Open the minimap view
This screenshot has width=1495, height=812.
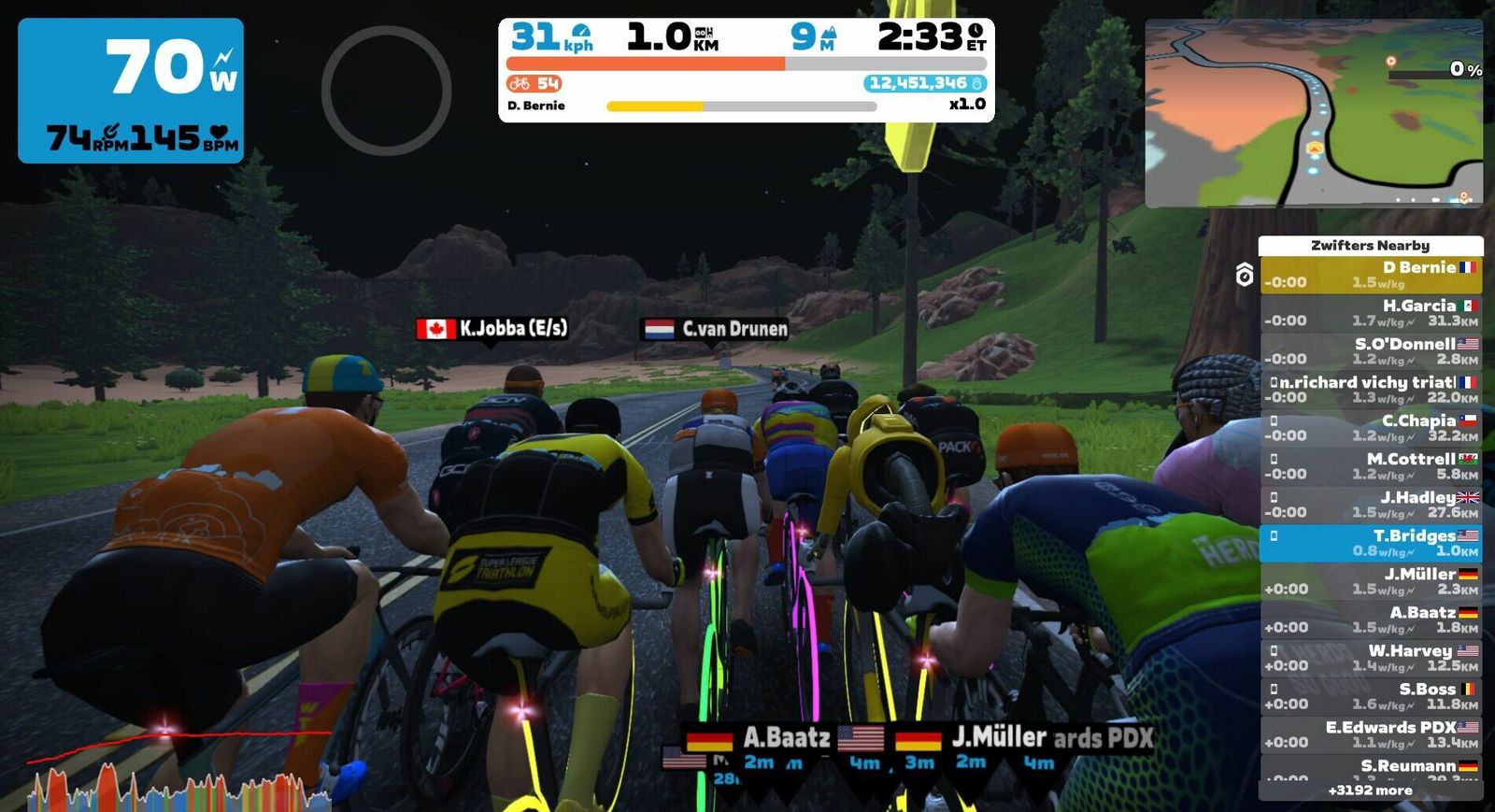[x=1313, y=113]
